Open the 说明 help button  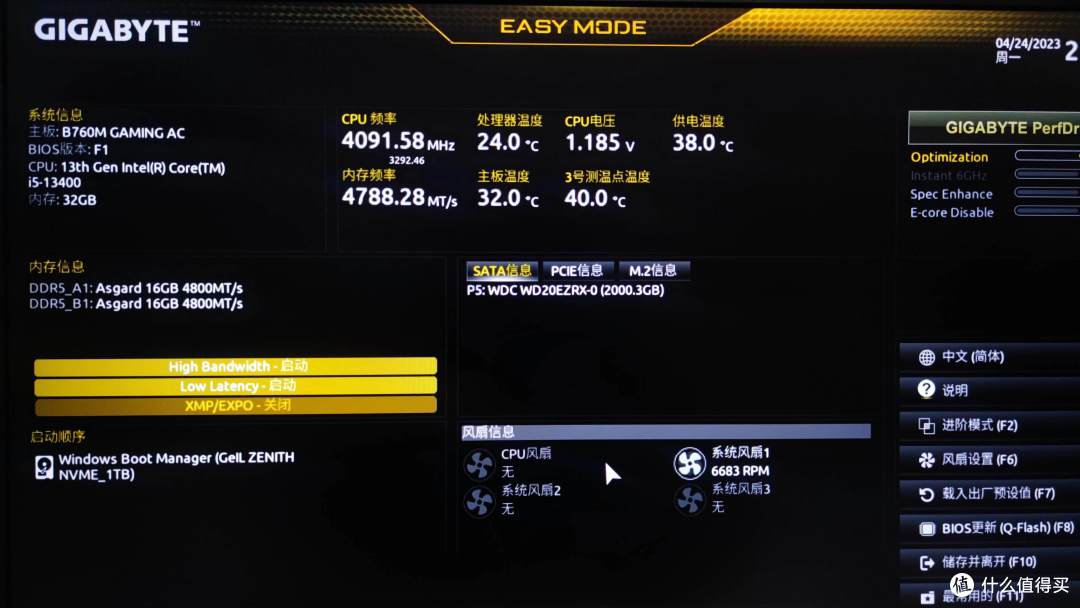[989, 390]
